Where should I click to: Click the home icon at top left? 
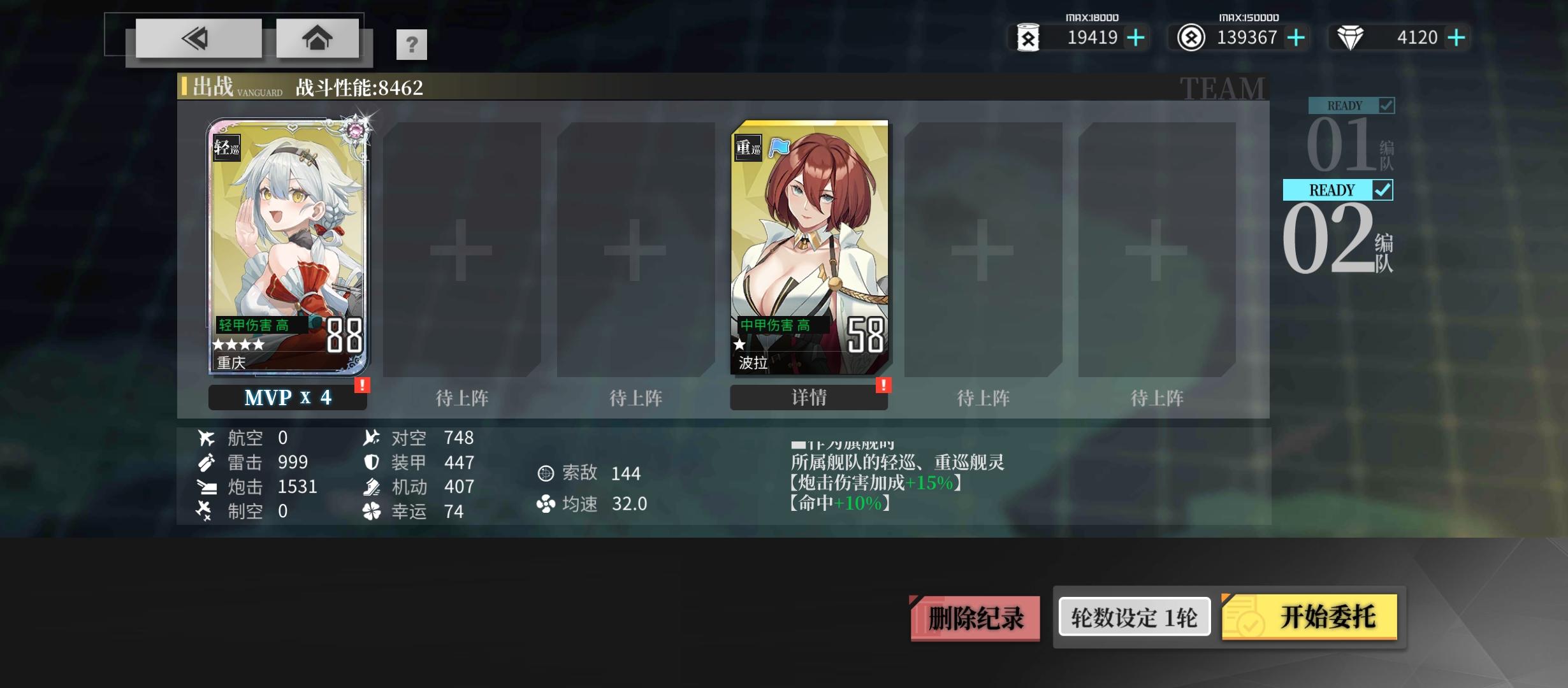[x=317, y=38]
